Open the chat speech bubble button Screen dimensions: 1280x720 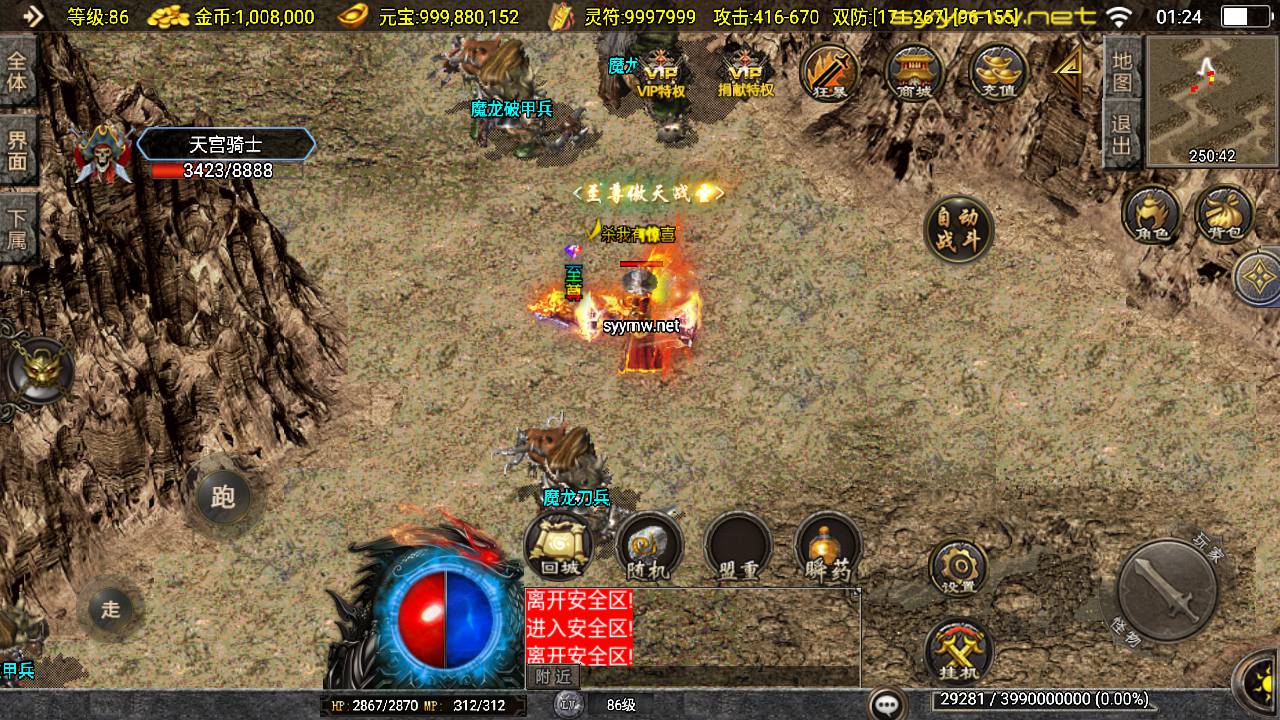886,704
